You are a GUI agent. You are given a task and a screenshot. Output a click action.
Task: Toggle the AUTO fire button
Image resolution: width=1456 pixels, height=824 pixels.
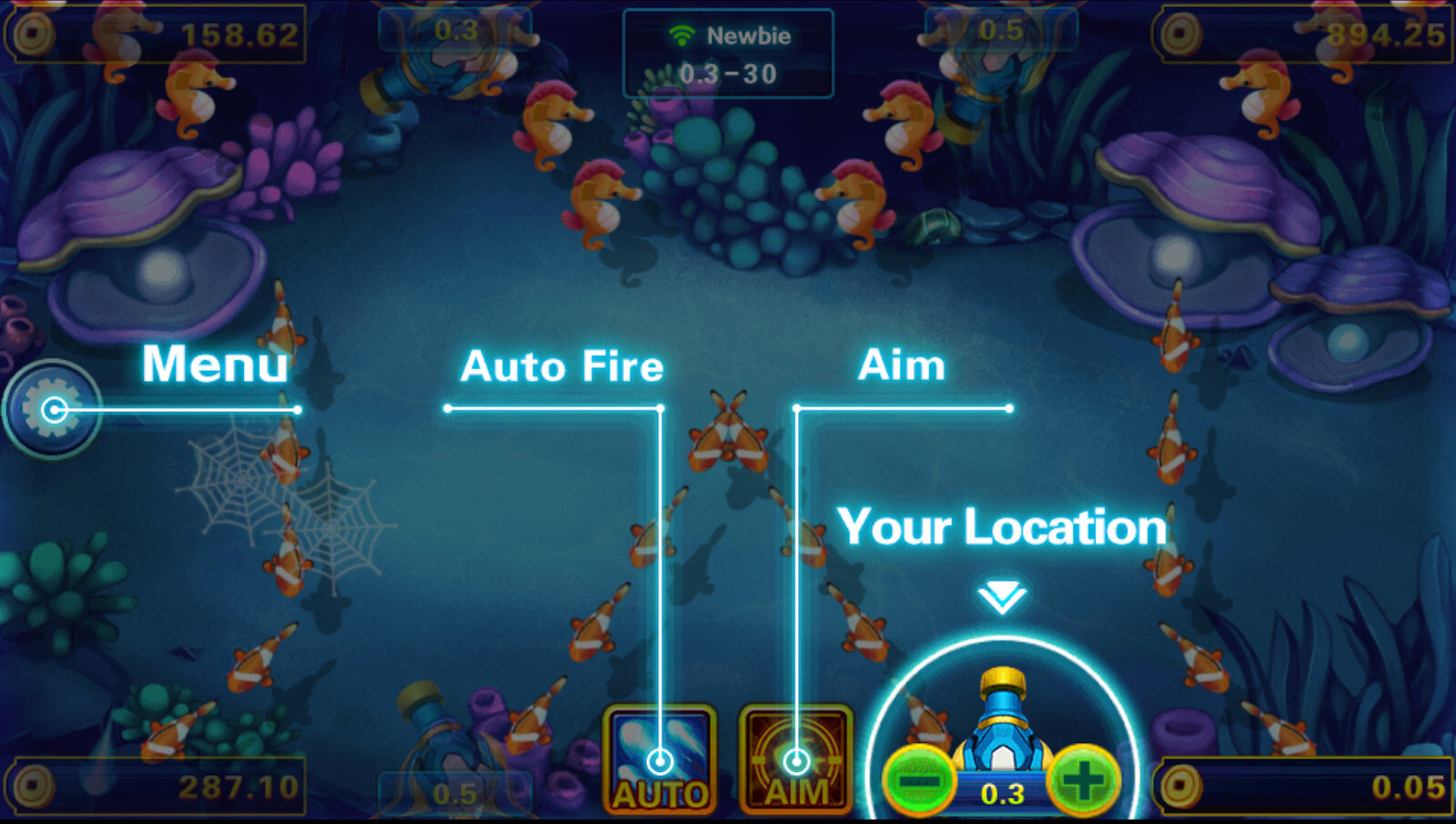click(x=660, y=760)
